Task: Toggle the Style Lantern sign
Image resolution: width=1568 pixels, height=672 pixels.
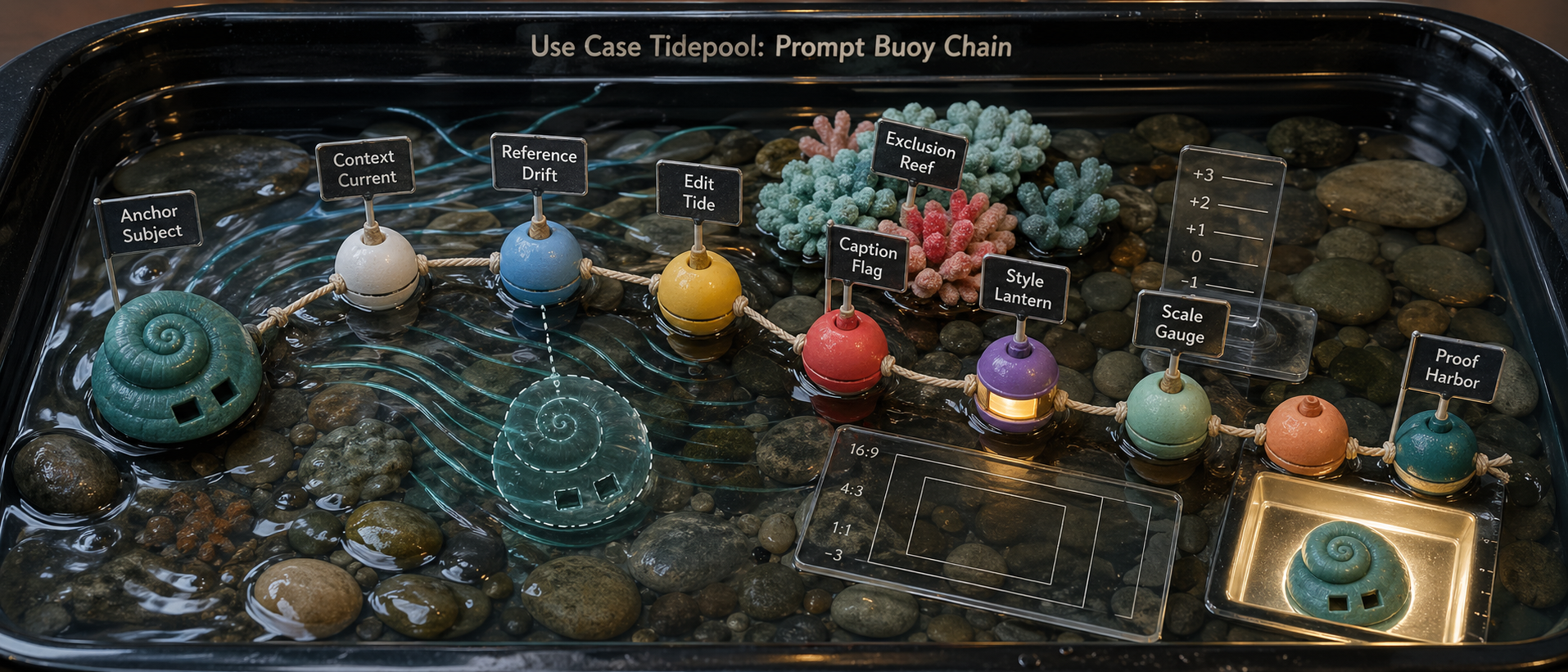Action: [1023, 289]
